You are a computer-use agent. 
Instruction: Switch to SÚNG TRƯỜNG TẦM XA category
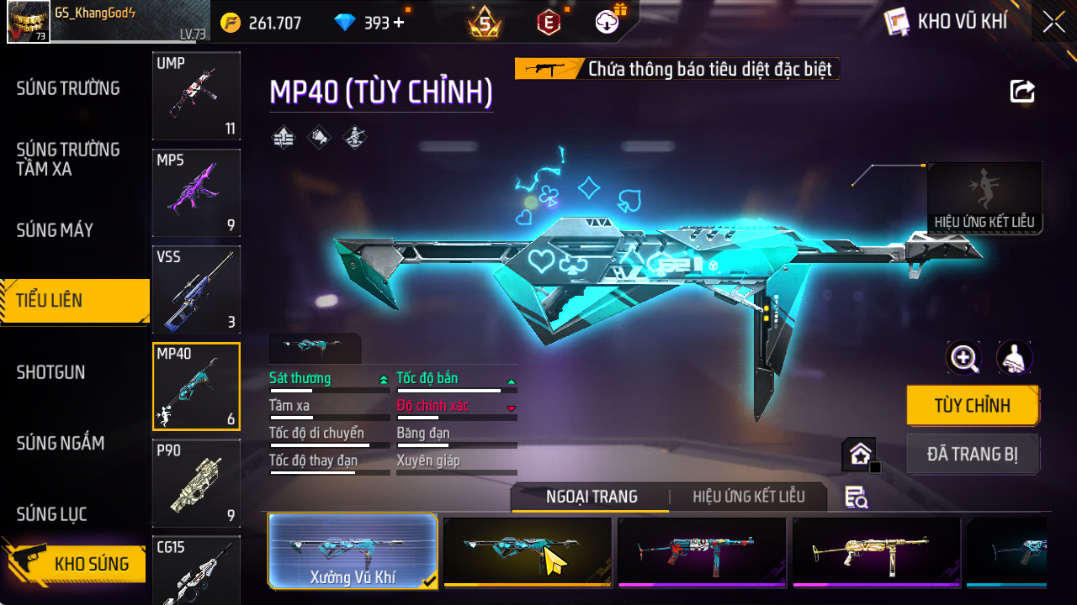point(68,159)
